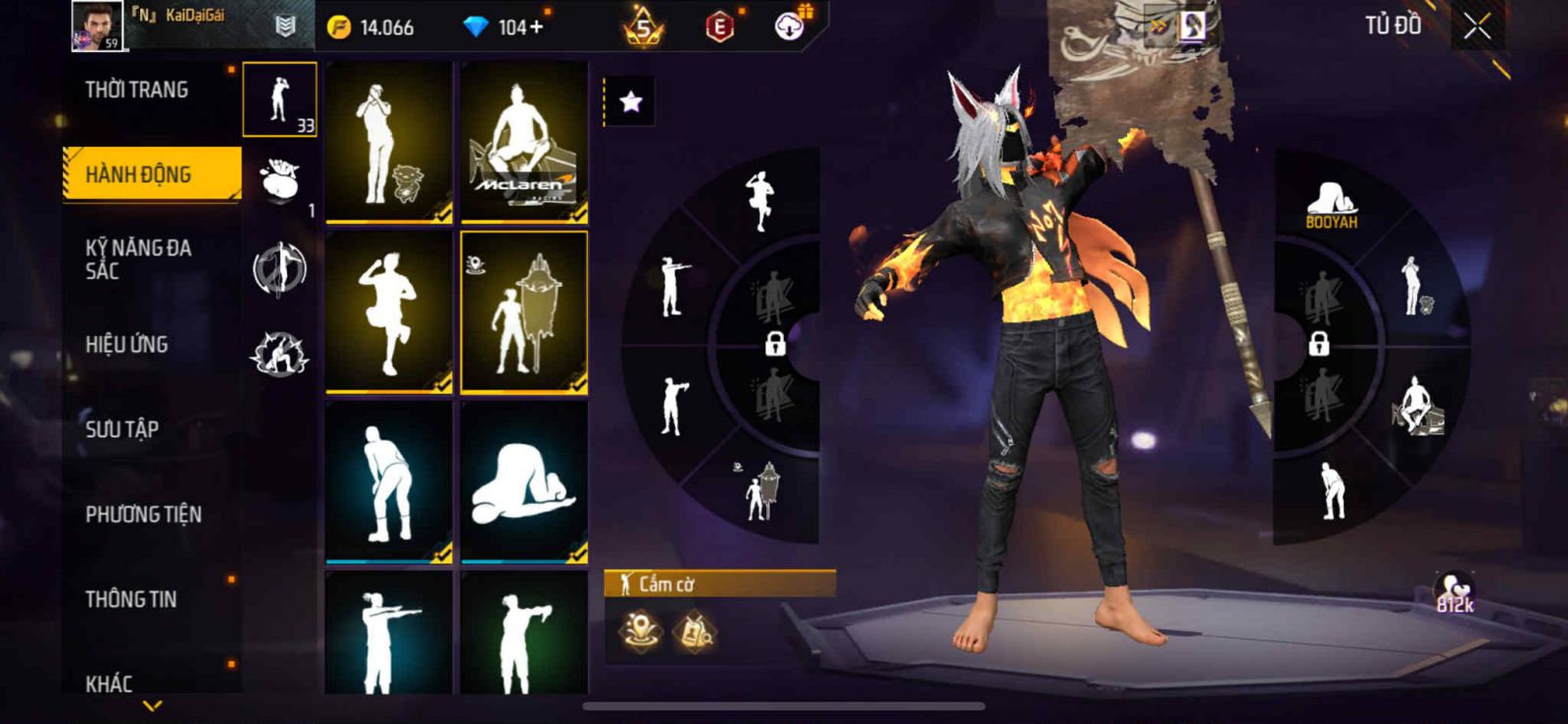This screenshot has width=1568, height=724.
Task: Open the Sưu Tập section
Action: pyautogui.click(x=122, y=429)
